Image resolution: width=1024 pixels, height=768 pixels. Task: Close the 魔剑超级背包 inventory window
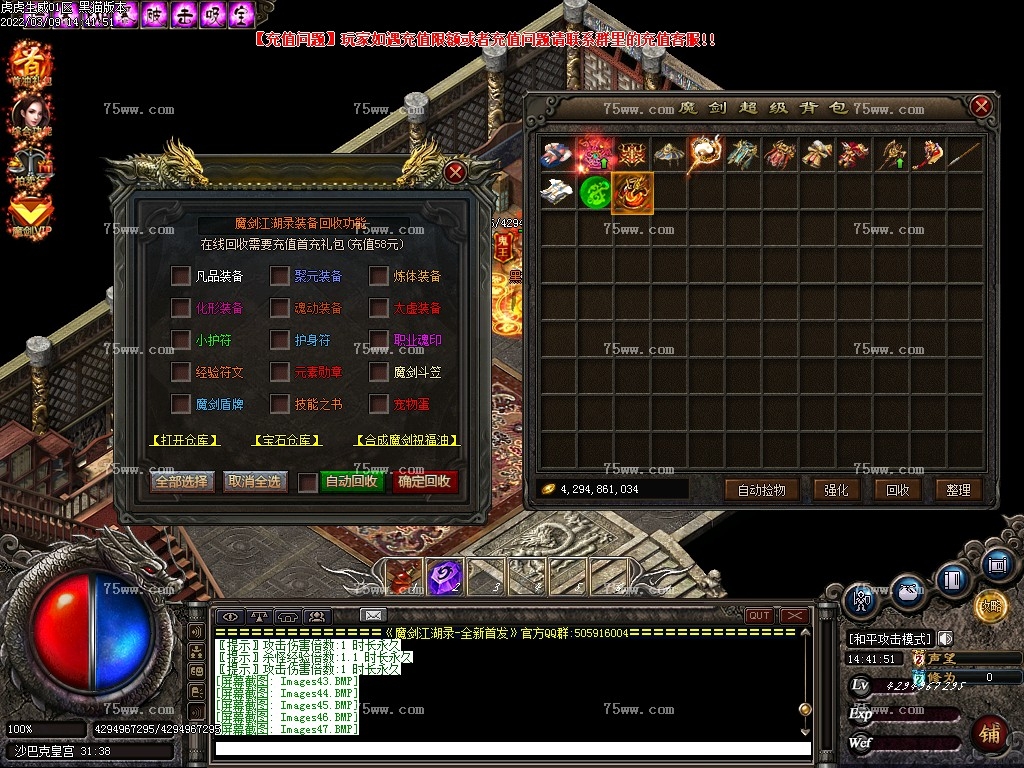pyautogui.click(x=981, y=107)
